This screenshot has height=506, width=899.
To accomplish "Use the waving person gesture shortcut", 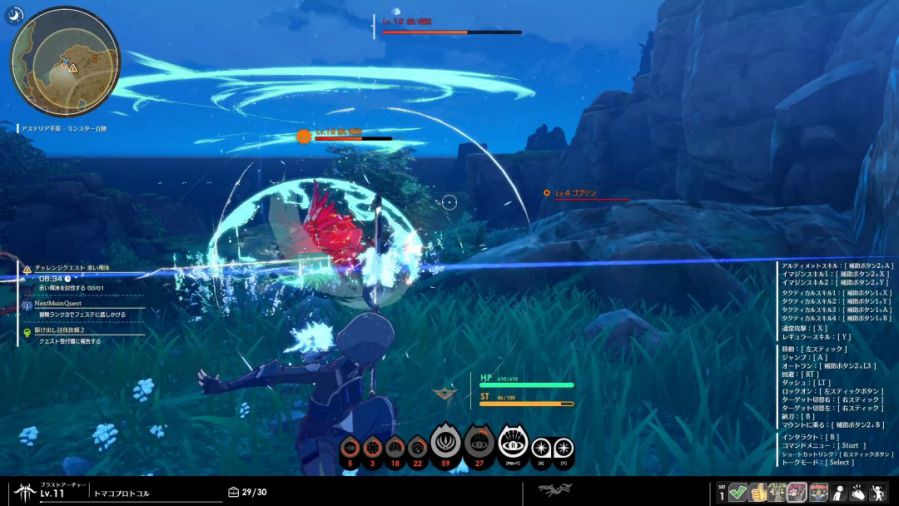I will [x=839, y=491].
